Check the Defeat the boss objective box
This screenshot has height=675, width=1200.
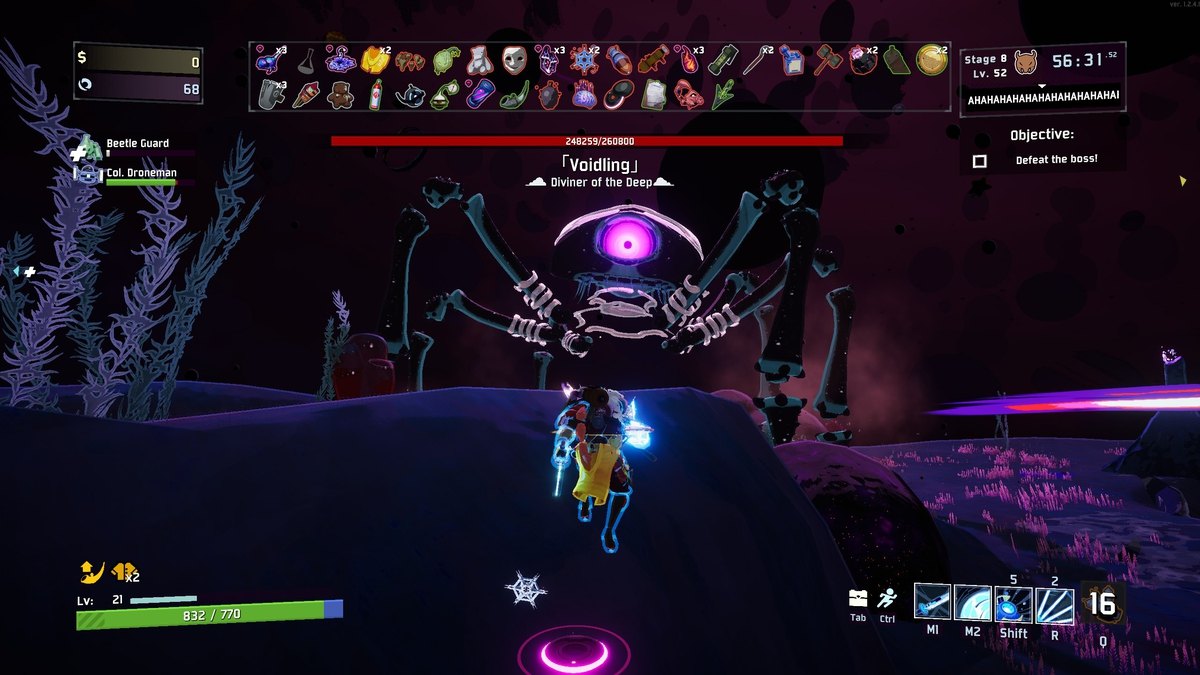980,160
